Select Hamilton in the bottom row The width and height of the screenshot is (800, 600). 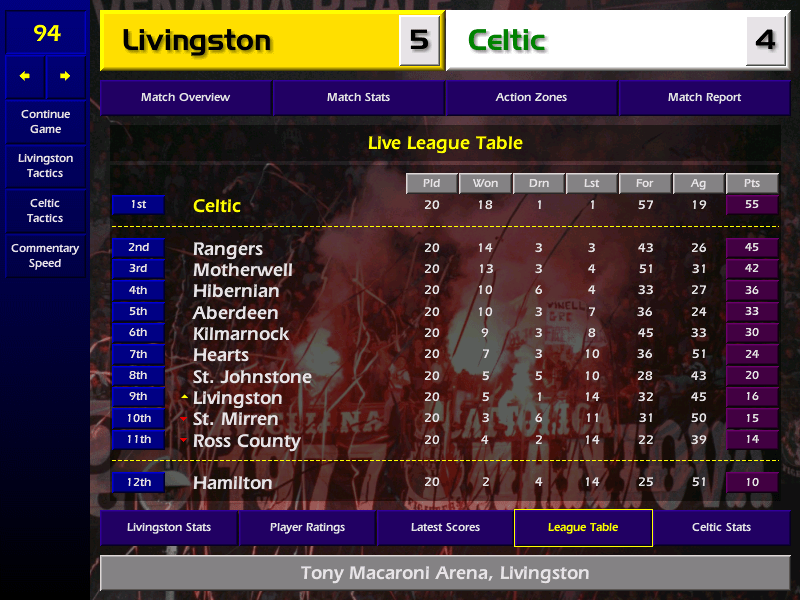tap(232, 483)
